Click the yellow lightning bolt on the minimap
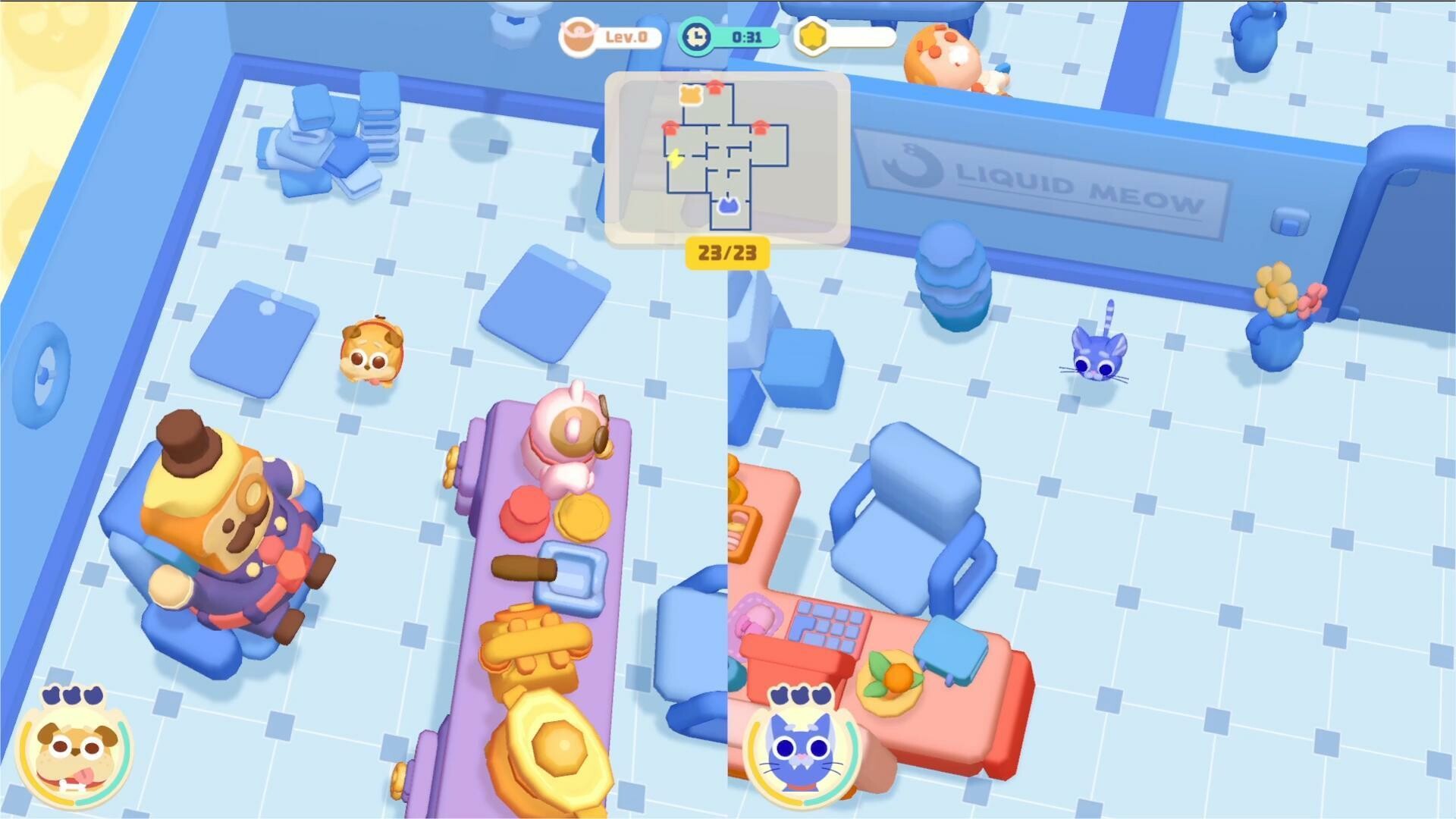The width and height of the screenshot is (1456, 819). pyautogui.click(x=674, y=157)
